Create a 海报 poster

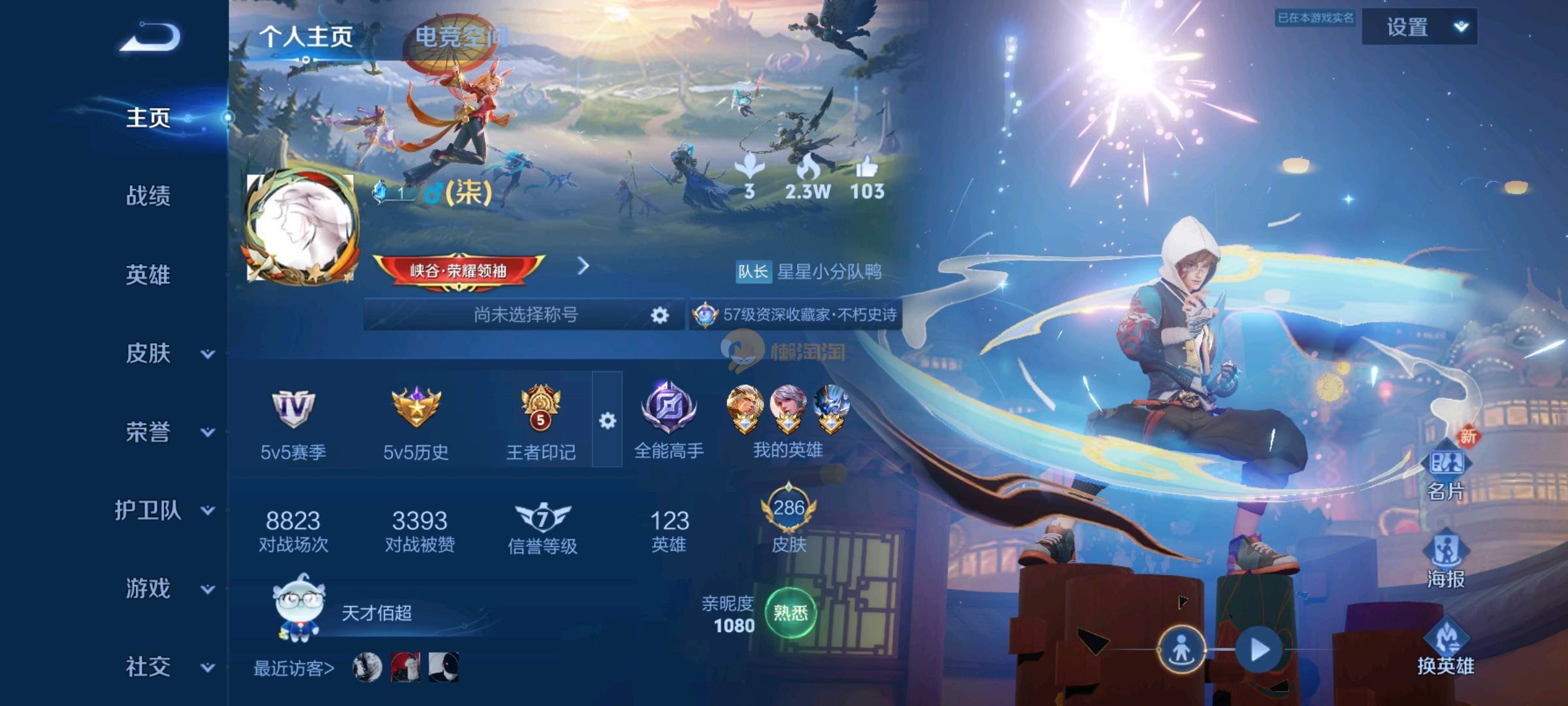click(x=1446, y=559)
